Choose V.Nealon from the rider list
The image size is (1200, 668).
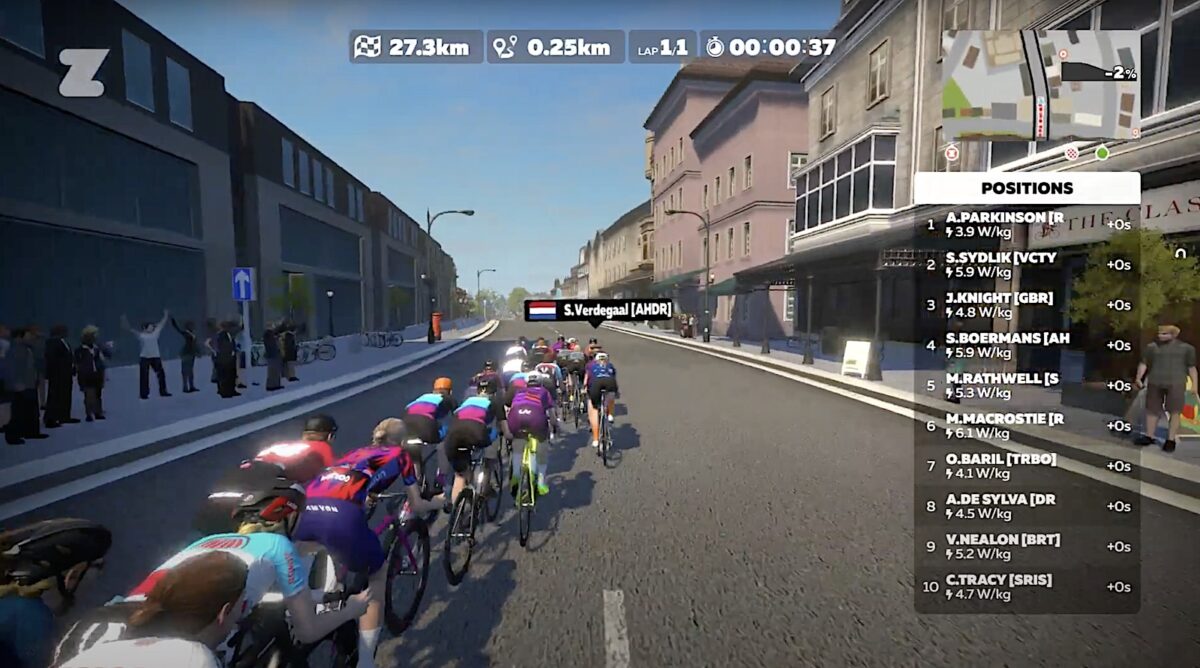tap(1027, 547)
